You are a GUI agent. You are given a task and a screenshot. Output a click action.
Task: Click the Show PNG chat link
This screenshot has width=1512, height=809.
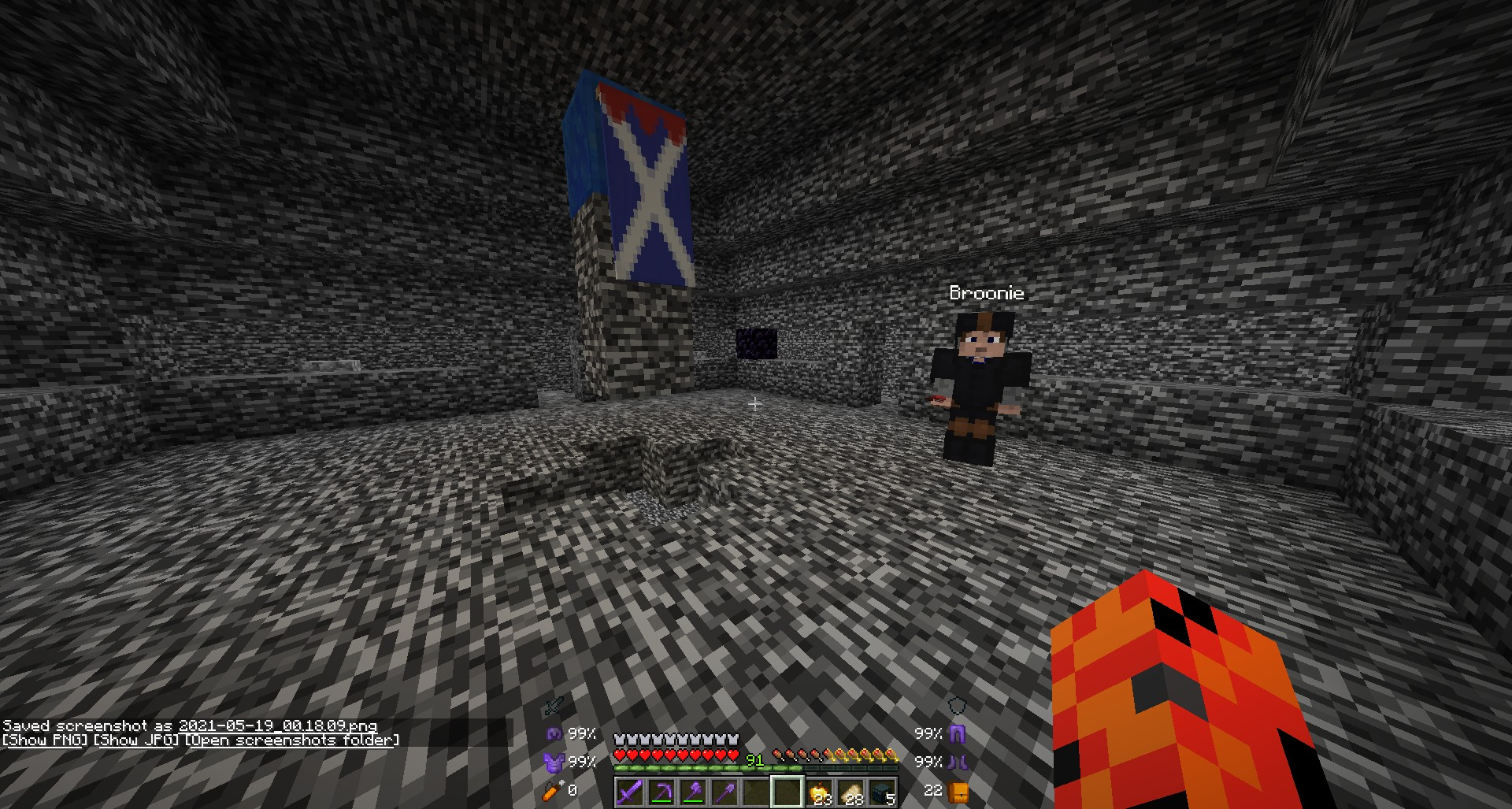click(x=44, y=740)
